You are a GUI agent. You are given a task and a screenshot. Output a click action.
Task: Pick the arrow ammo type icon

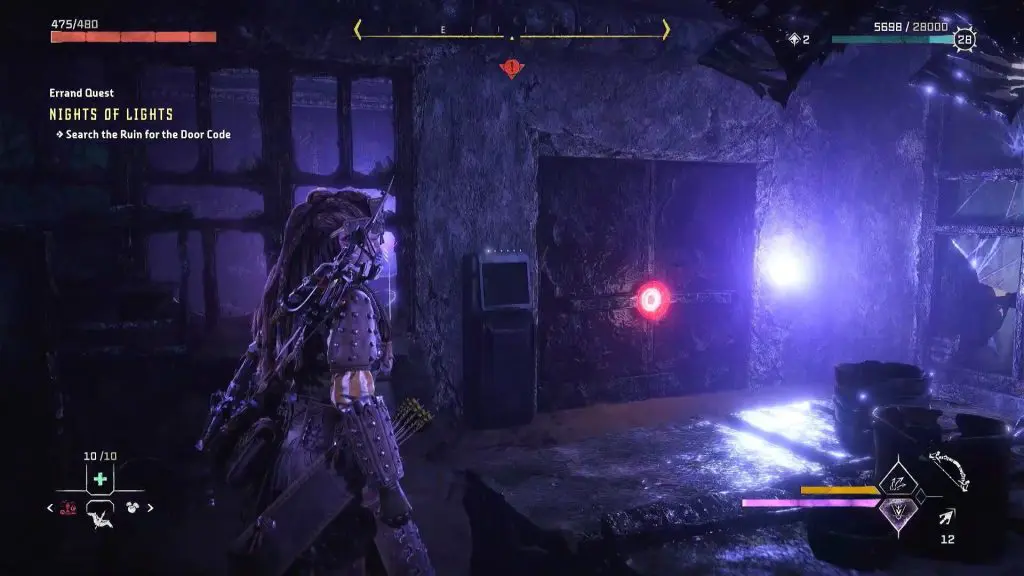tap(946, 516)
